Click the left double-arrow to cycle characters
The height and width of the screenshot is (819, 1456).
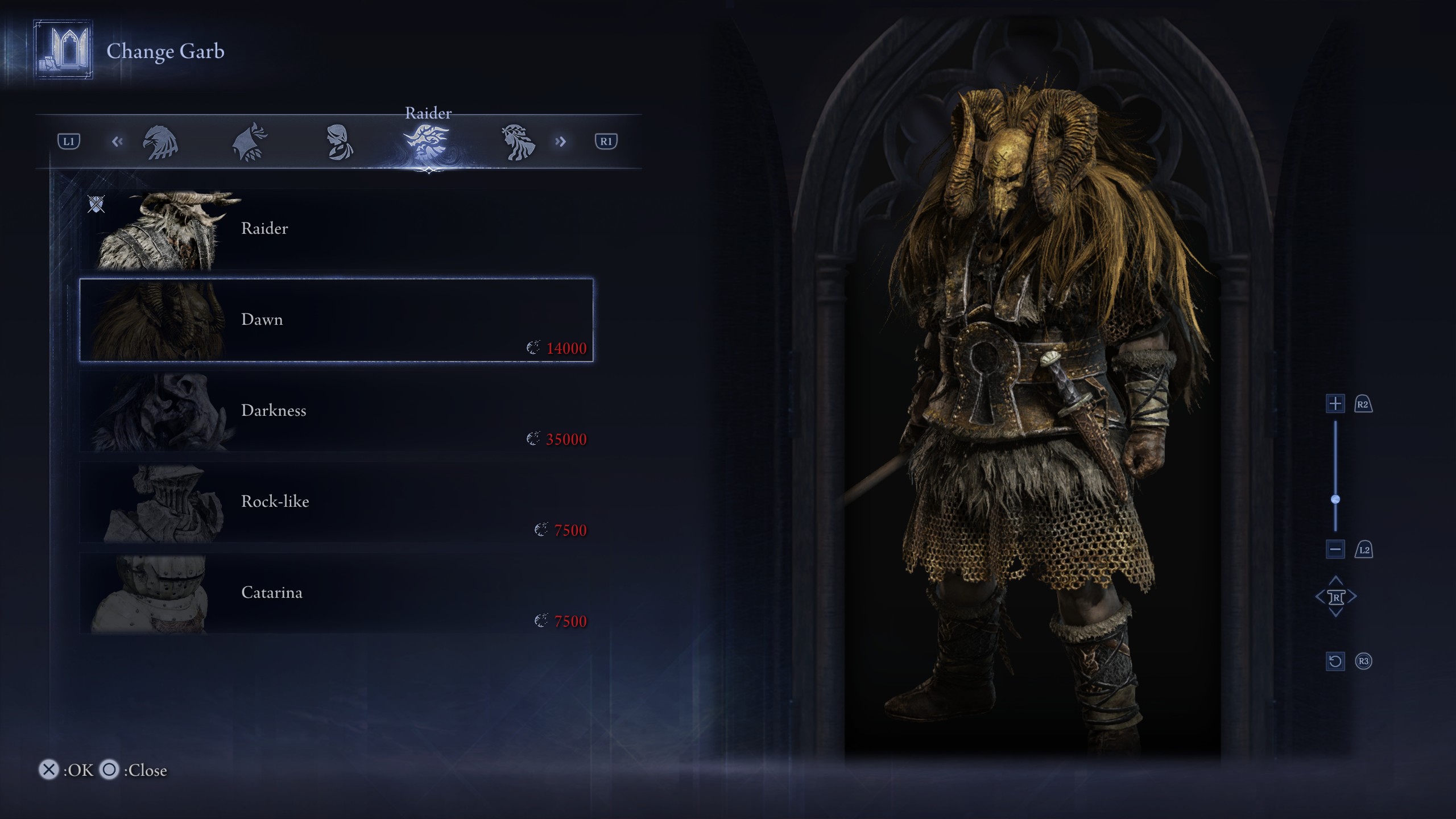(x=117, y=142)
